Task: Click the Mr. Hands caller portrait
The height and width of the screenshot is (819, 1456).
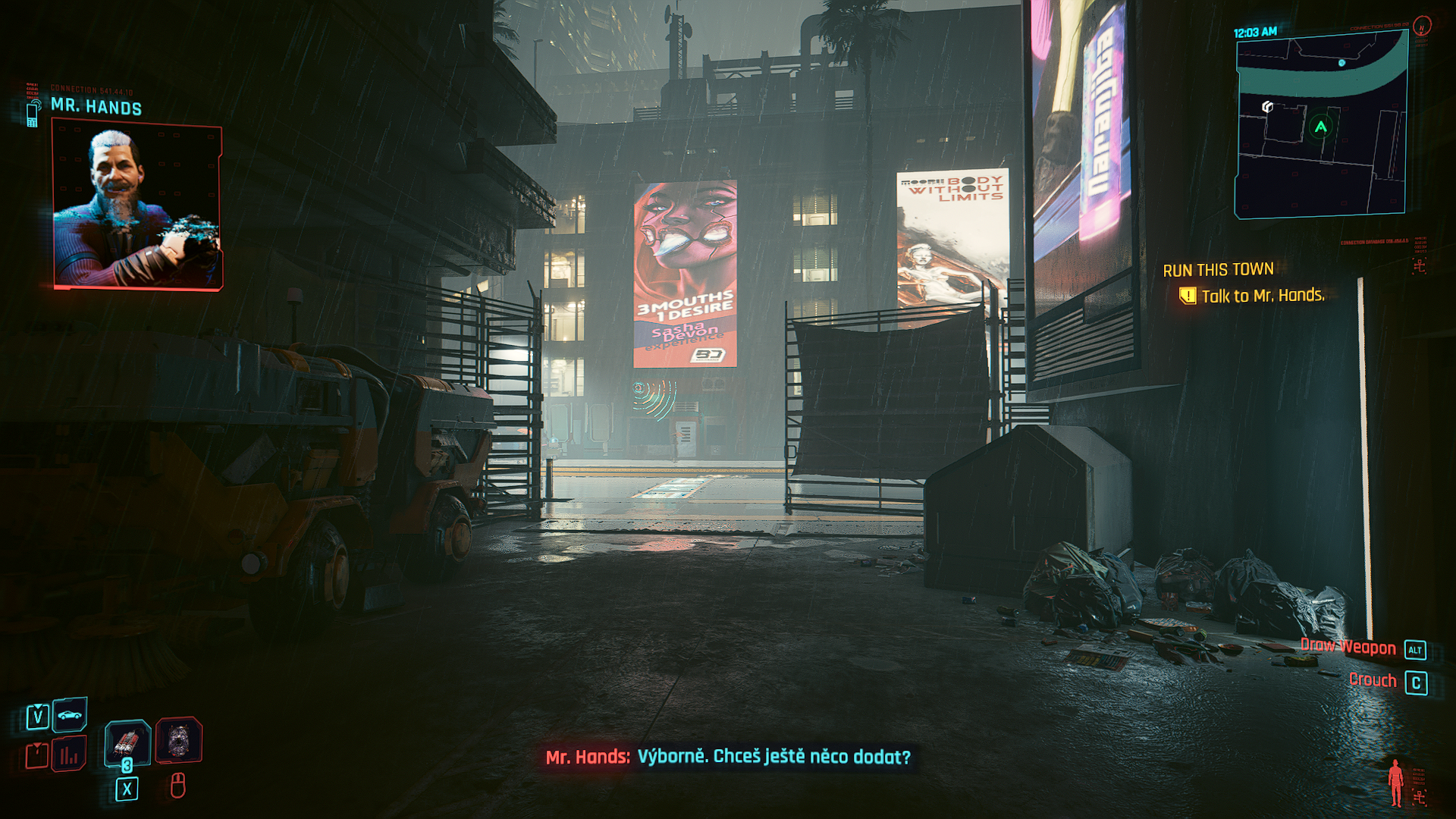Action: click(137, 206)
